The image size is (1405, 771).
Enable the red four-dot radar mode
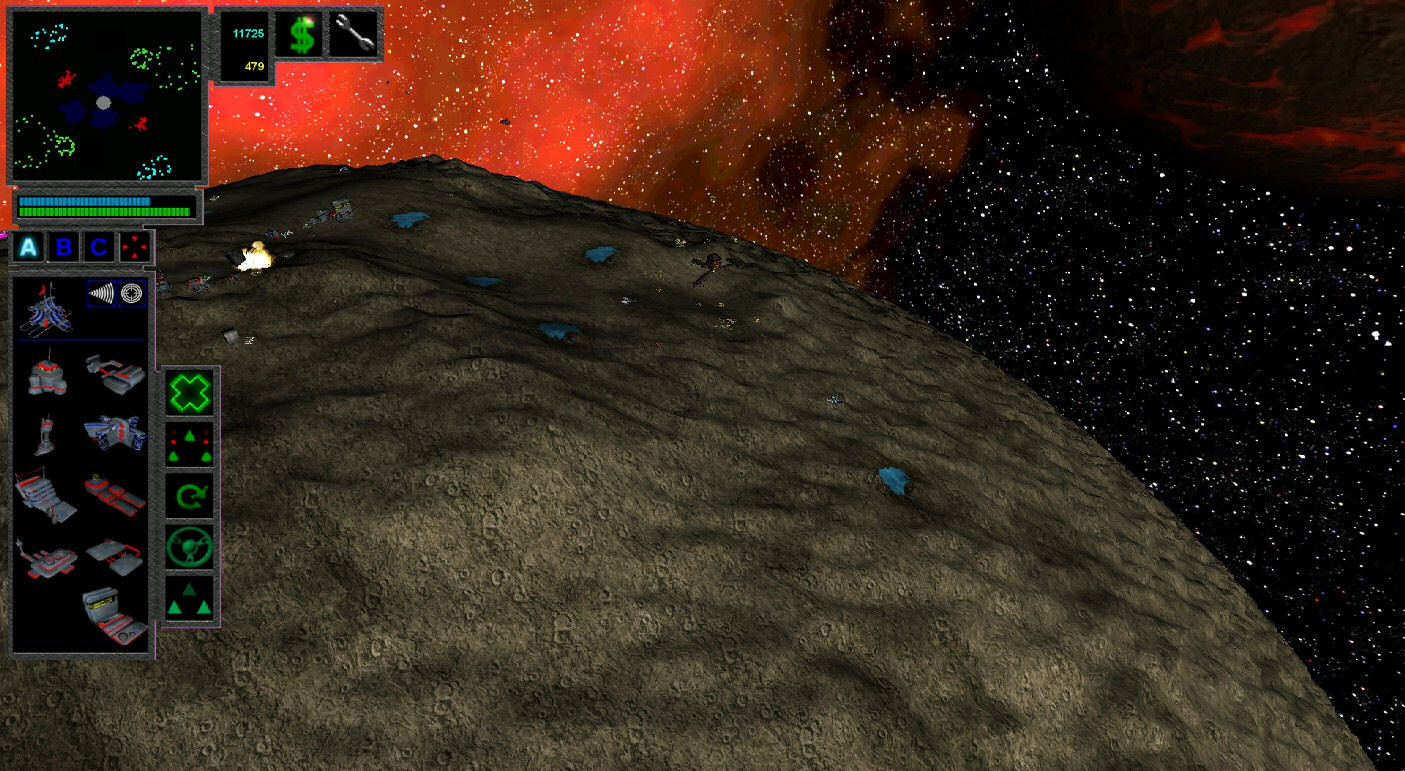[x=135, y=246]
